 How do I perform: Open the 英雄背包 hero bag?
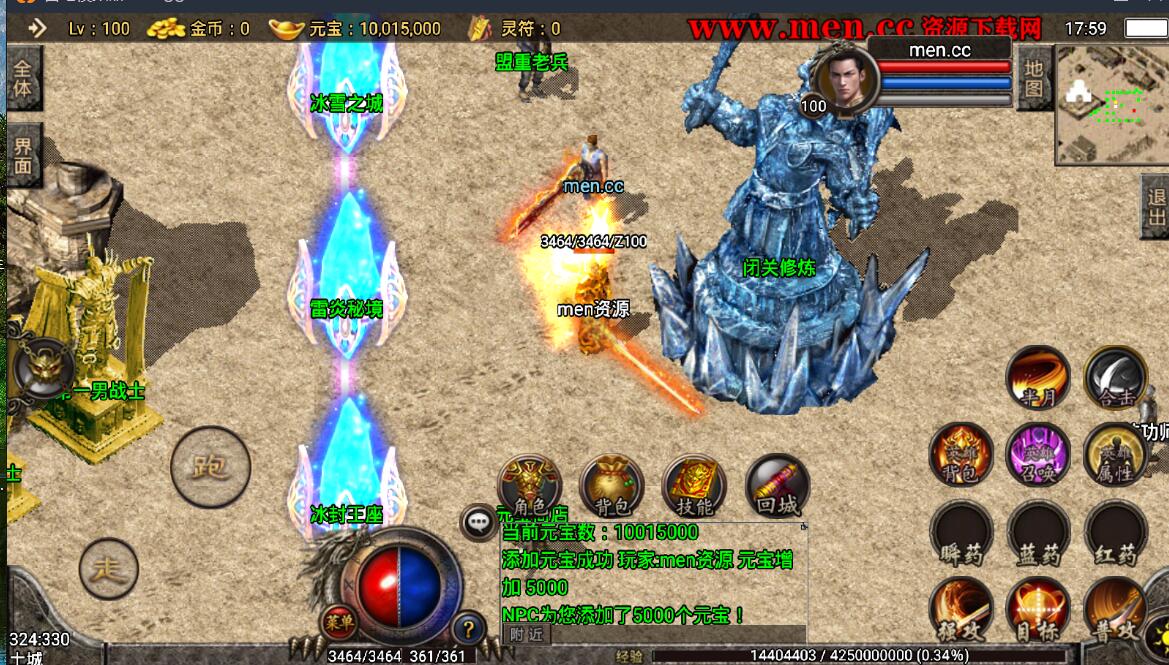click(x=961, y=455)
